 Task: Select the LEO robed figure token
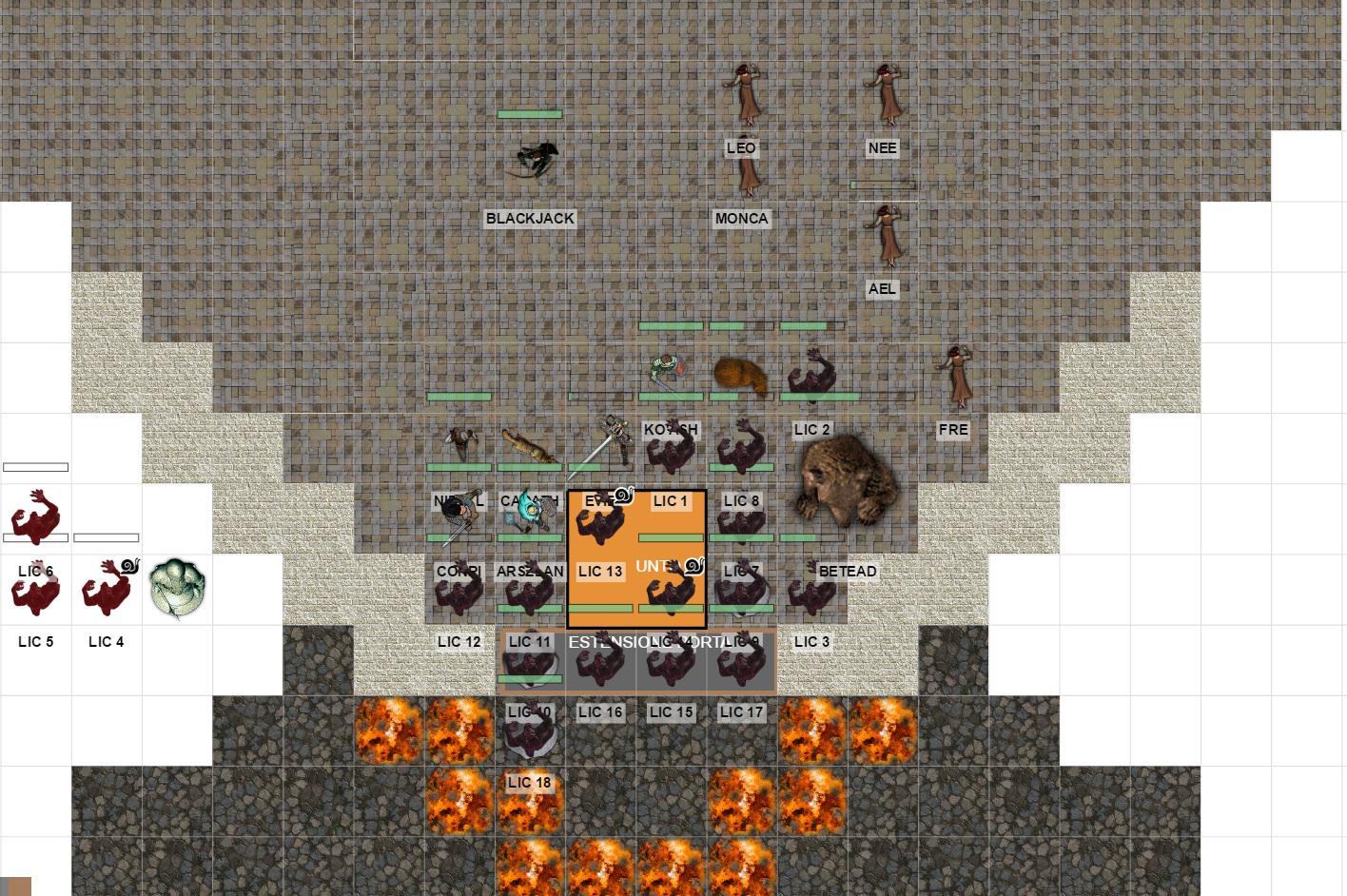coord(741,95)
